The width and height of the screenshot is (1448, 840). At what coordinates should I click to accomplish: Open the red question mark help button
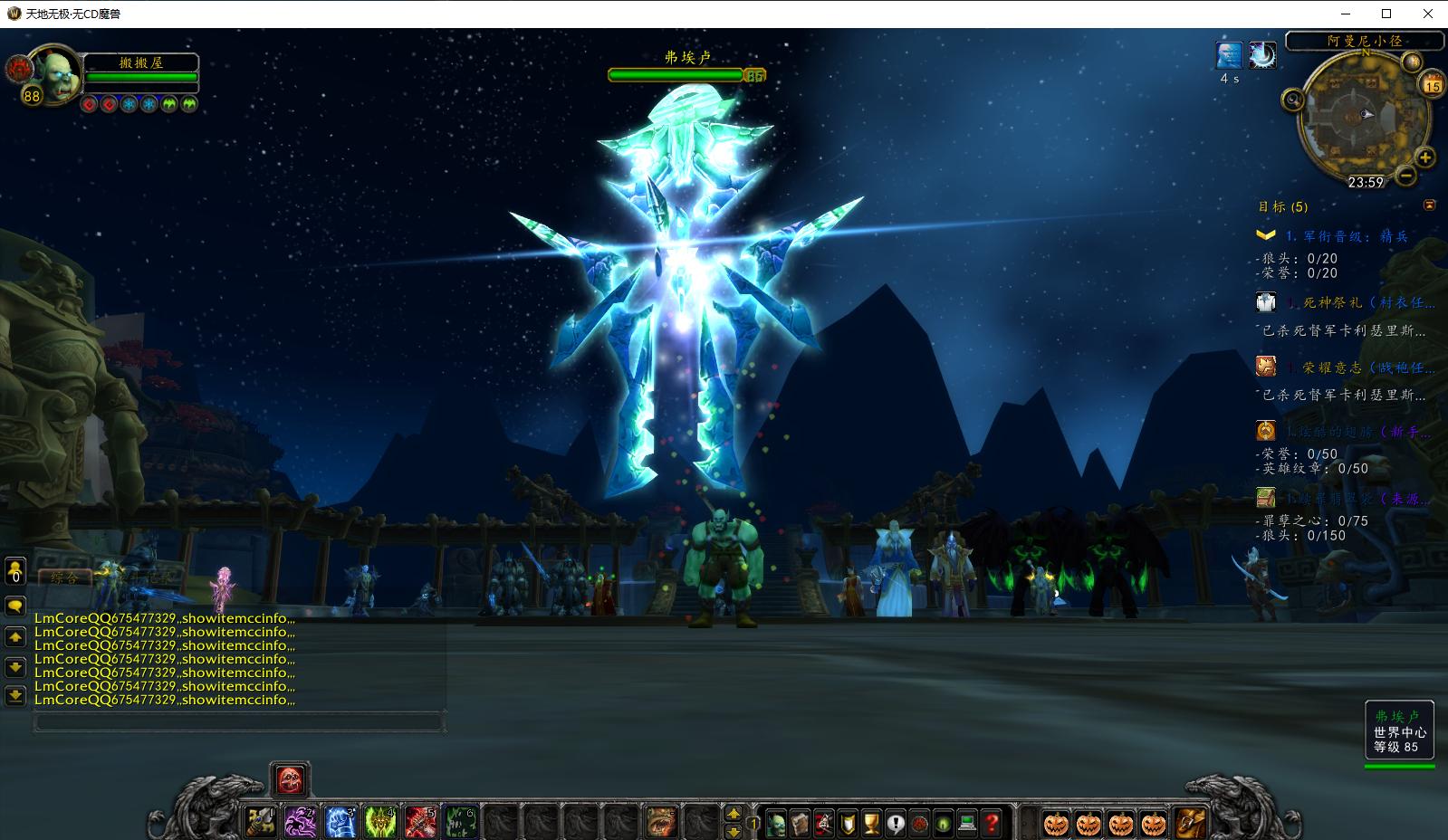click(x=992, y=823)
